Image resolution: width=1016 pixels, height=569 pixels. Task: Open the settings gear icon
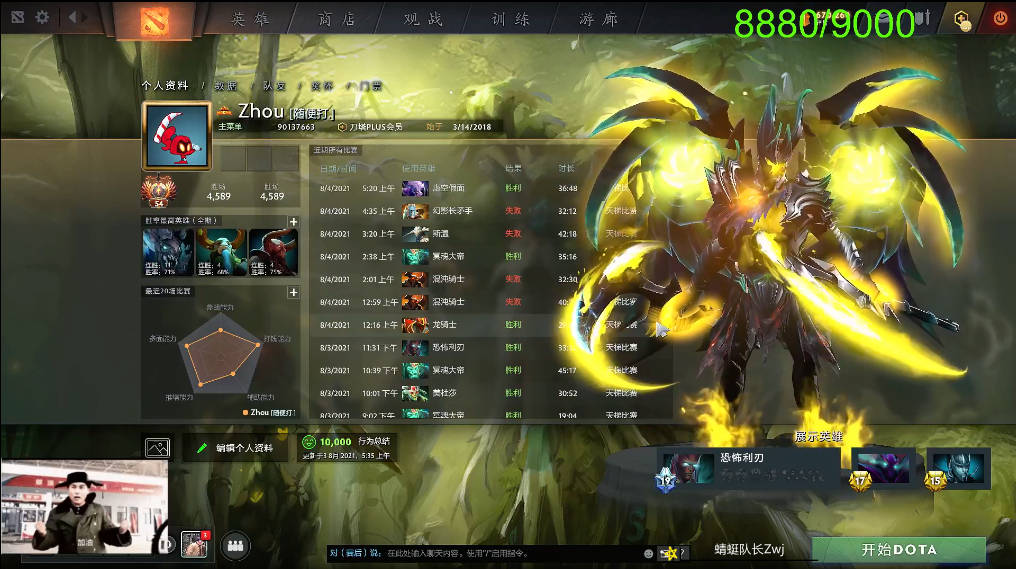point(42,17)
